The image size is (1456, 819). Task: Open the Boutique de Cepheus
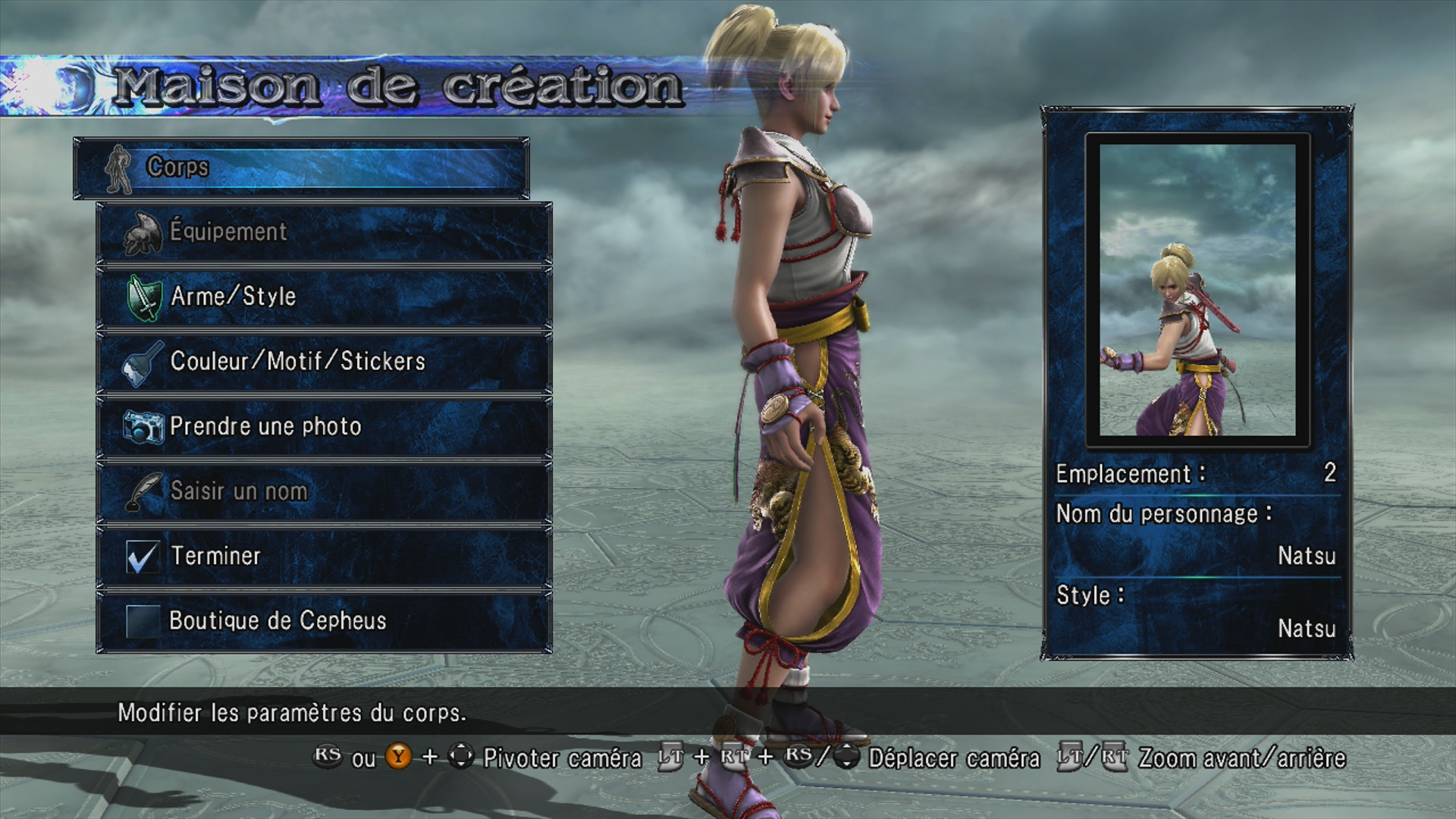[324, 621]
